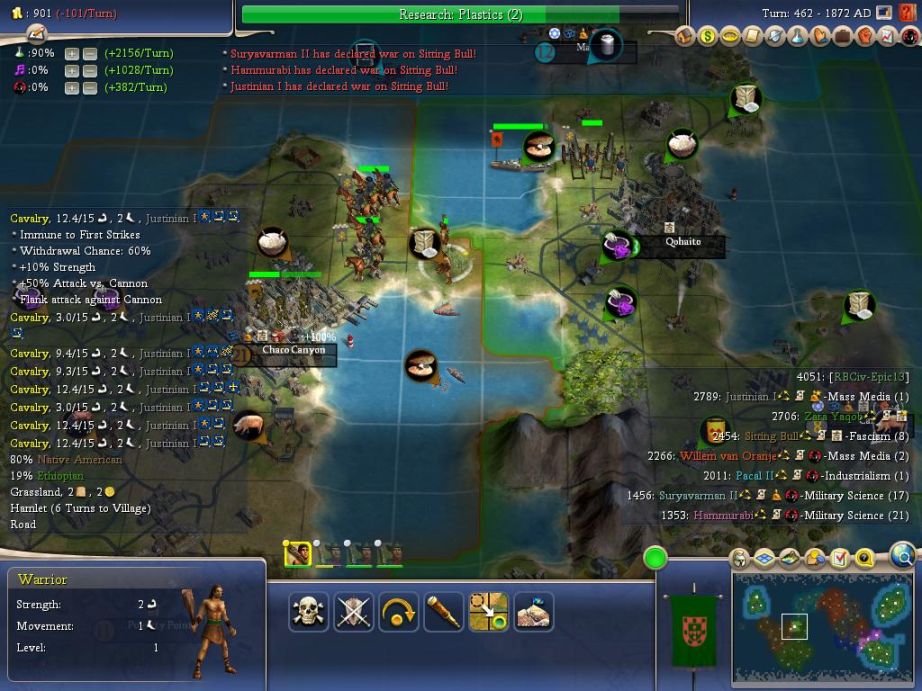Choose the crossed swords unit action
Viewport: 922px width, 691px height.
pos(353,612)
